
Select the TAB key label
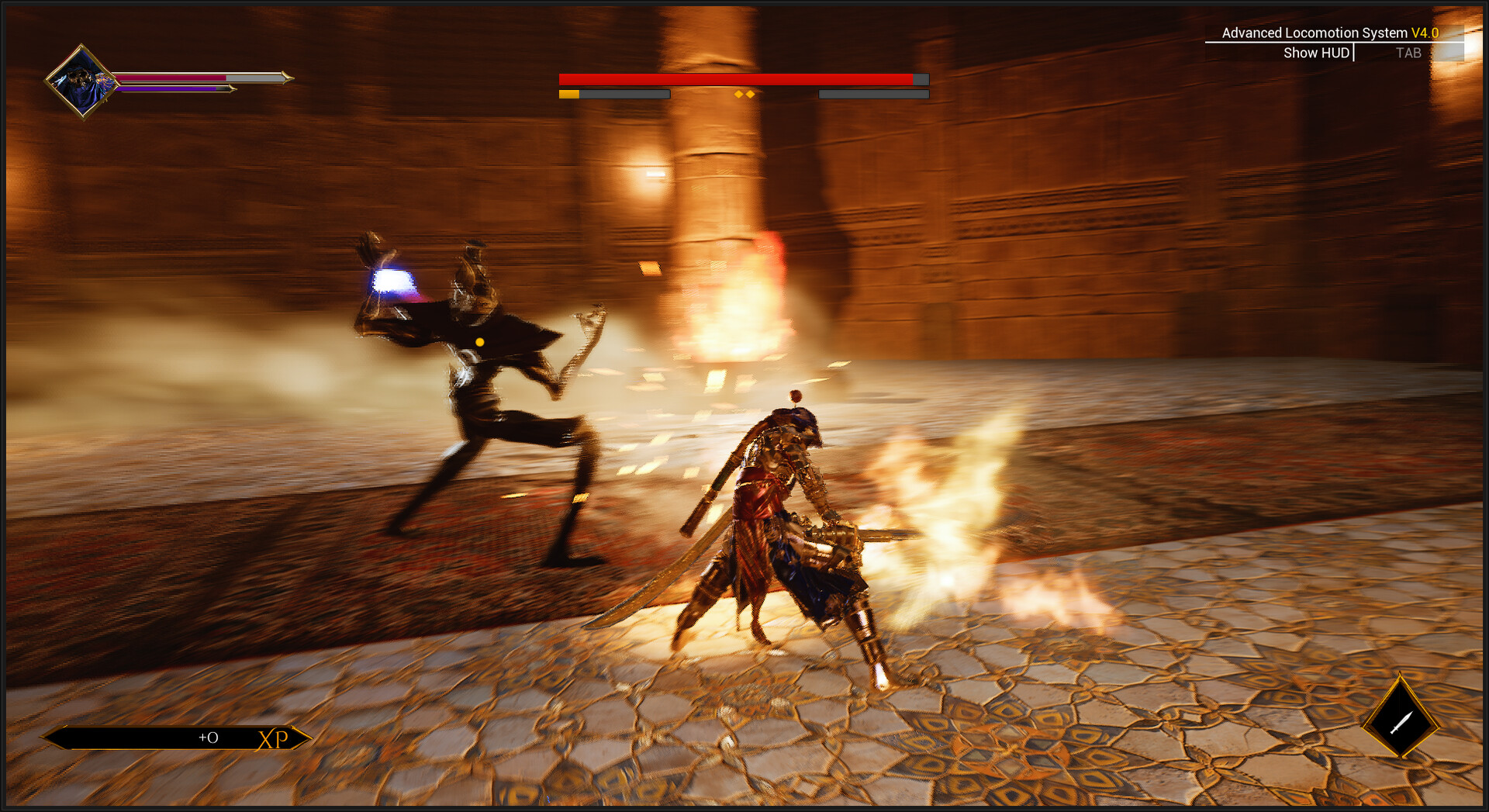click(x=1409, y=53)
